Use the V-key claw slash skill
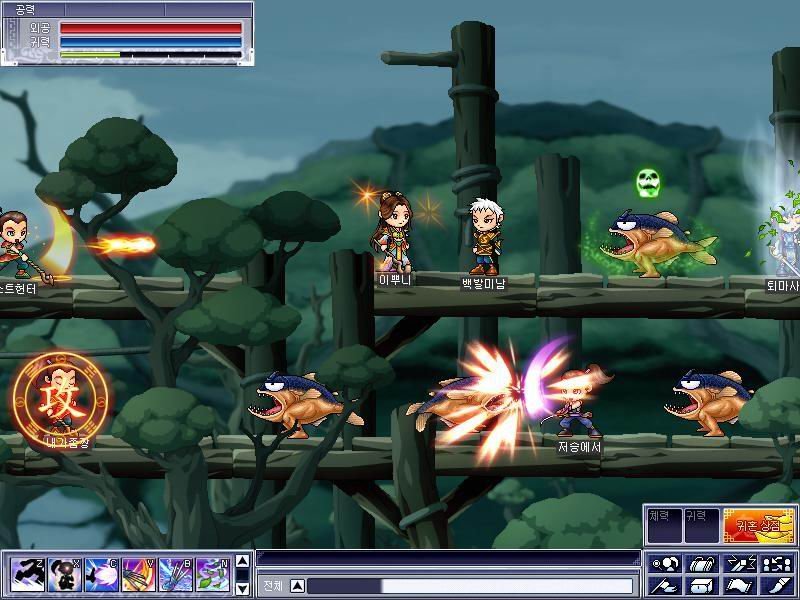The image size is (800, 600). [139, 575]
